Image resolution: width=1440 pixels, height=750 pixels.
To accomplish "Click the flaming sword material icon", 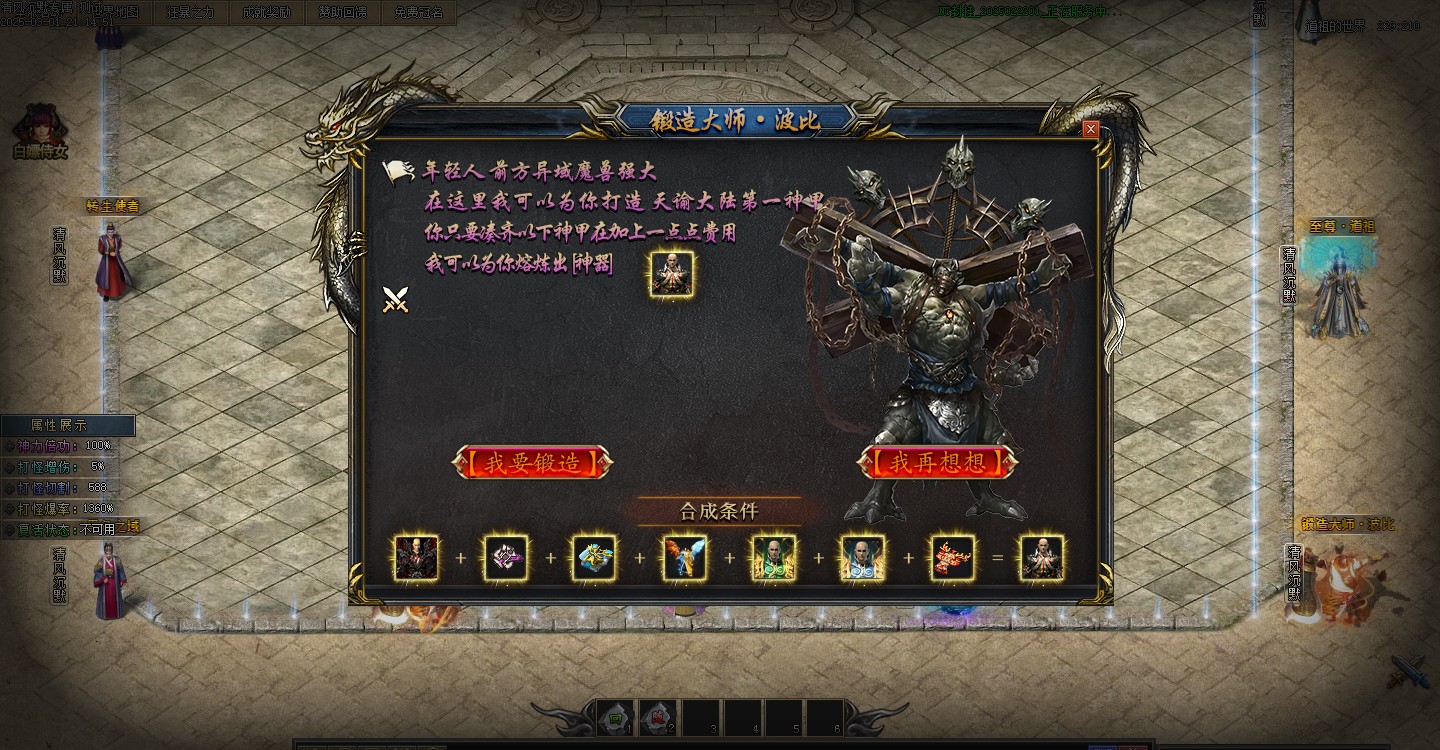I will tap(685, 558).
